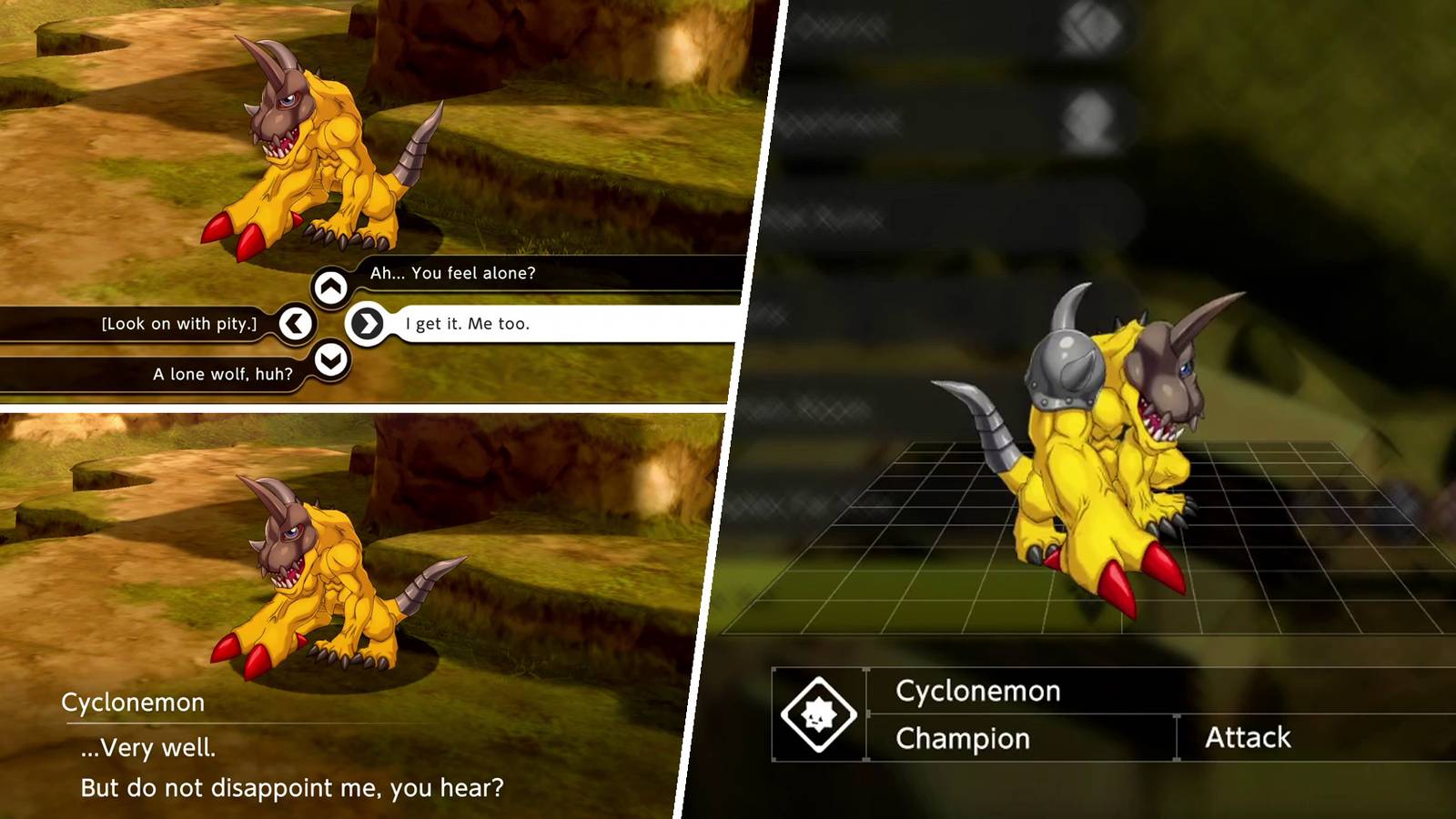Choose the '[Look on with pity.]' action
1456x819 pixels.
pyautogui.click(x=179, y=323)
